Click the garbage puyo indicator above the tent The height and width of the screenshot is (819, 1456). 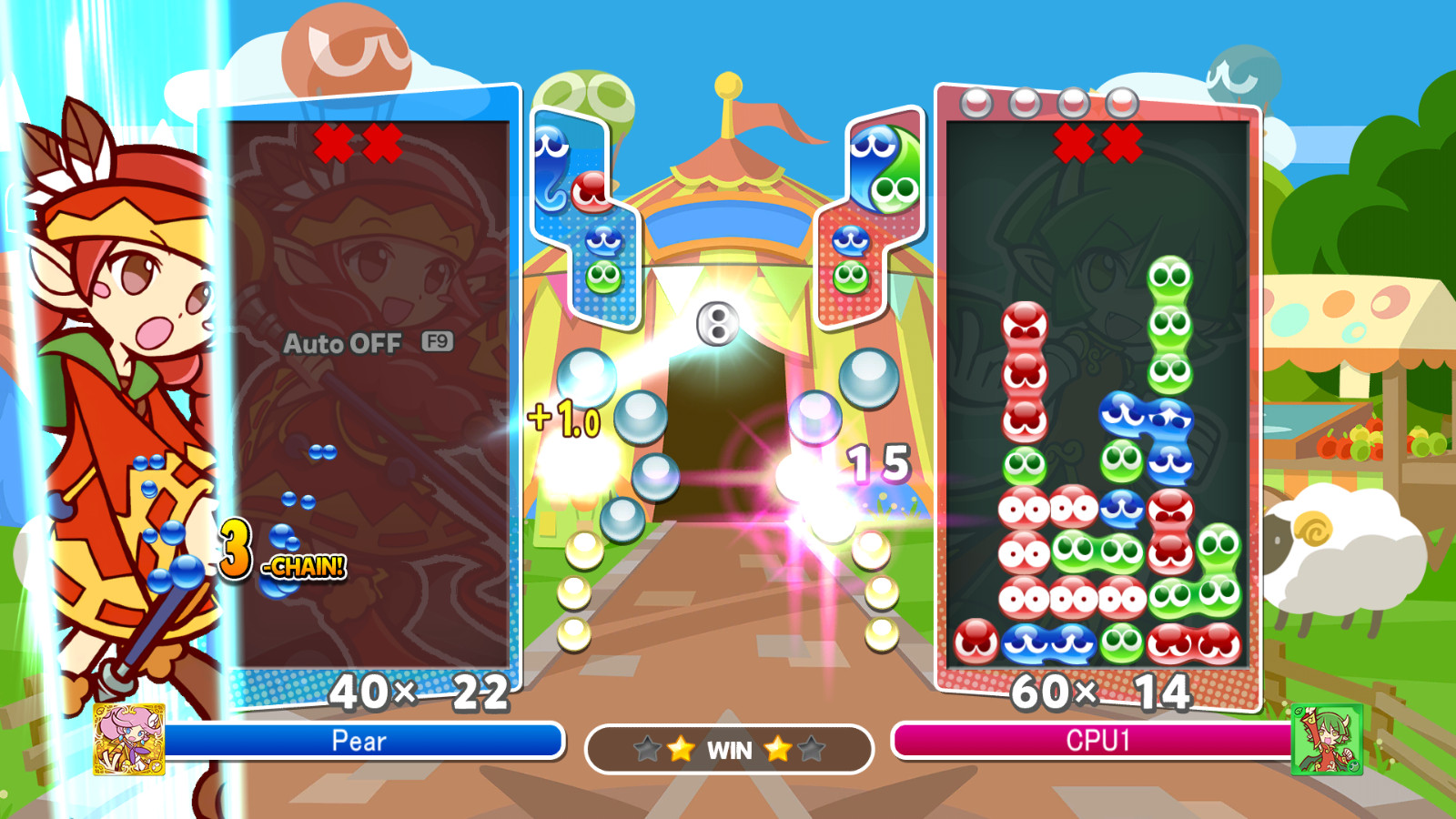click(x=715, y=325)
